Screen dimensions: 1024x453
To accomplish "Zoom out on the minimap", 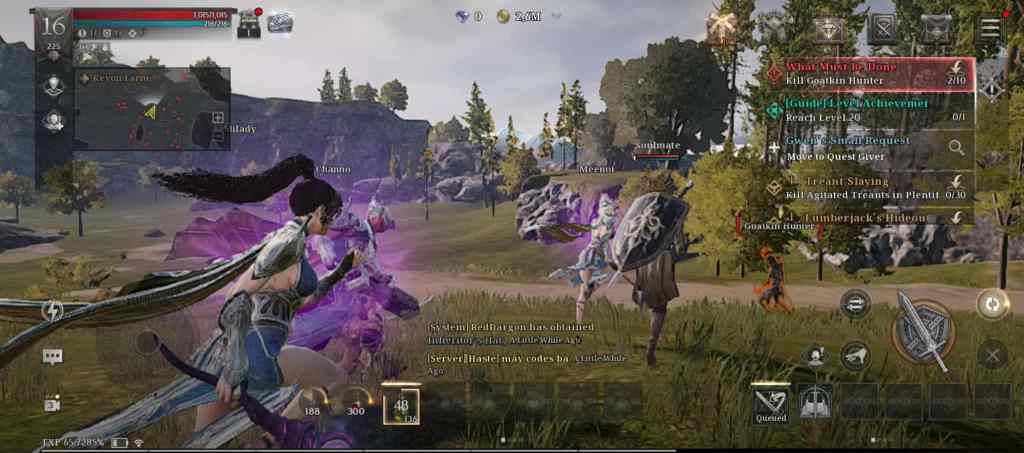I will [218, 137].
